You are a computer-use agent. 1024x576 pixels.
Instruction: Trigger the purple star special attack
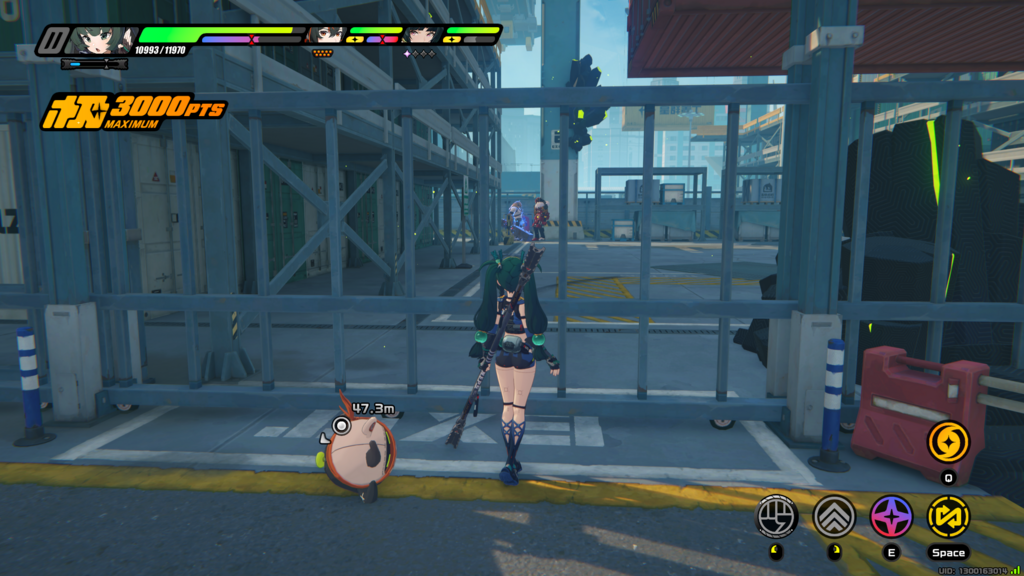(890, 516)
